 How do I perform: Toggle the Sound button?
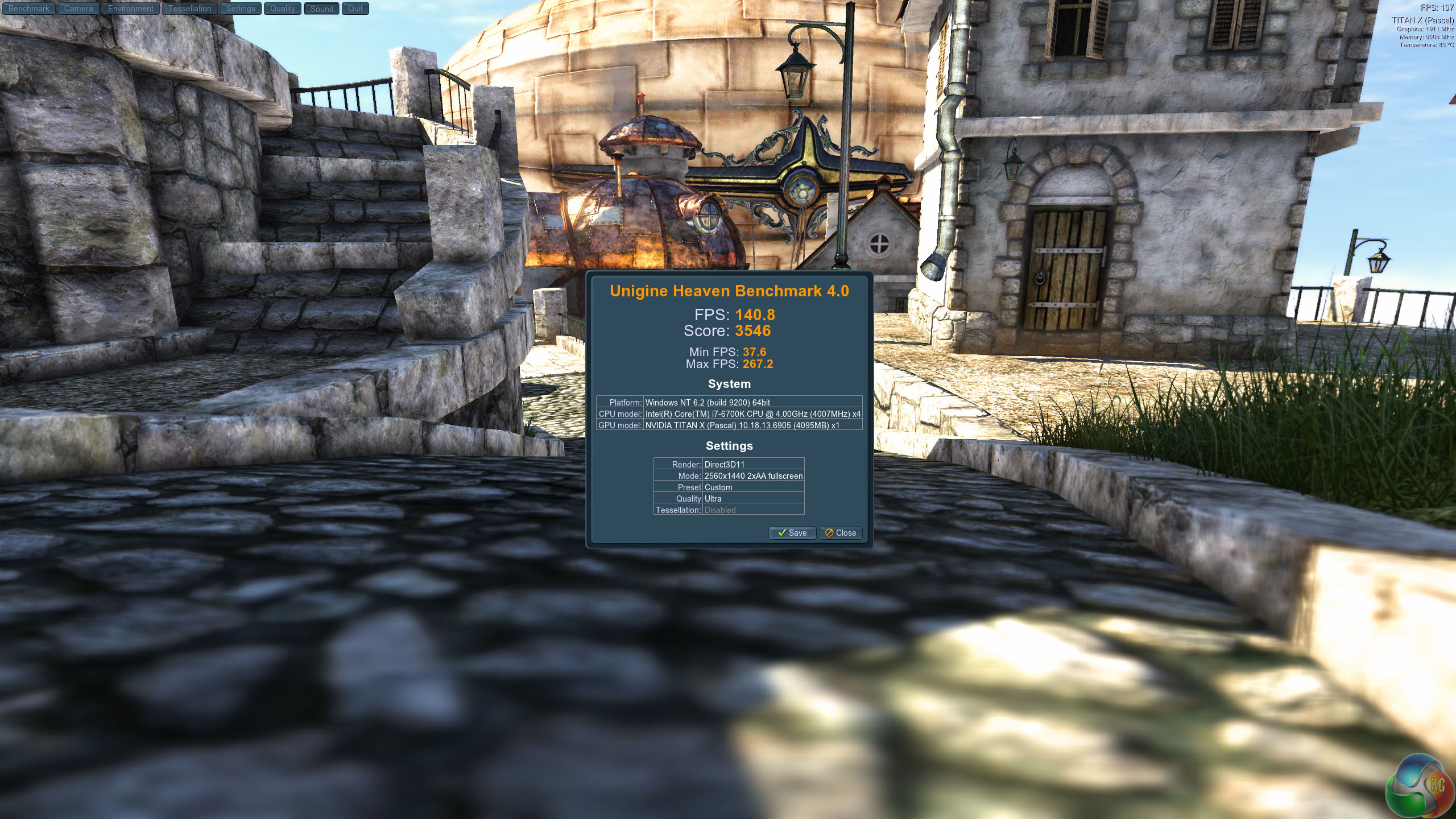coord(322,9)
